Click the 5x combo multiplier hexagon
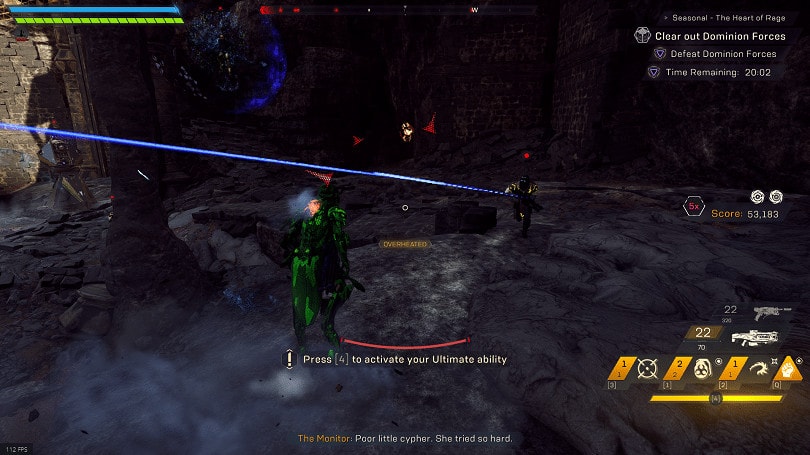This screenshot has height=455, width=810. [692, 207]
